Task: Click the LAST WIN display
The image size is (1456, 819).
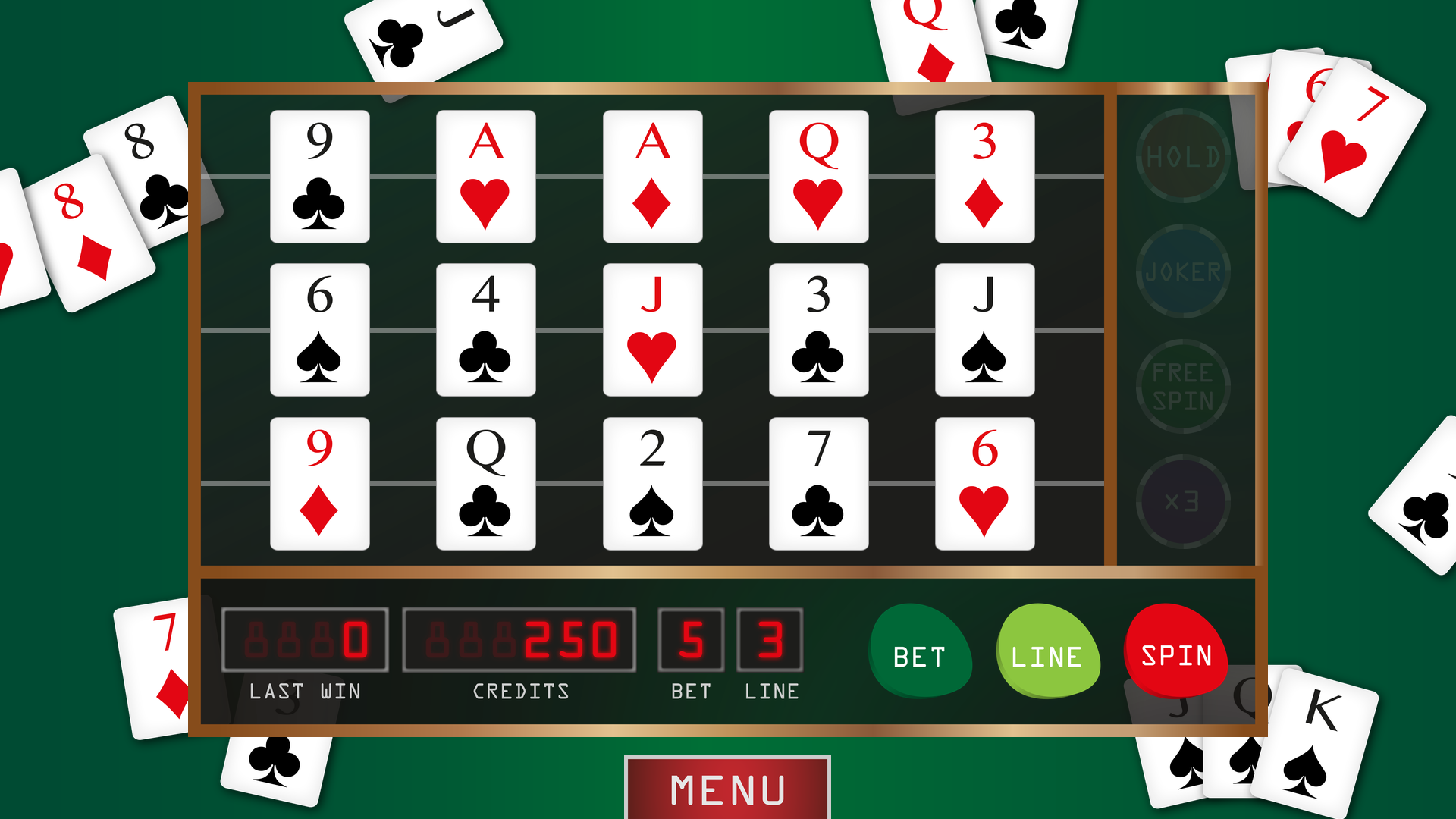Action: [x=304, y=641]
